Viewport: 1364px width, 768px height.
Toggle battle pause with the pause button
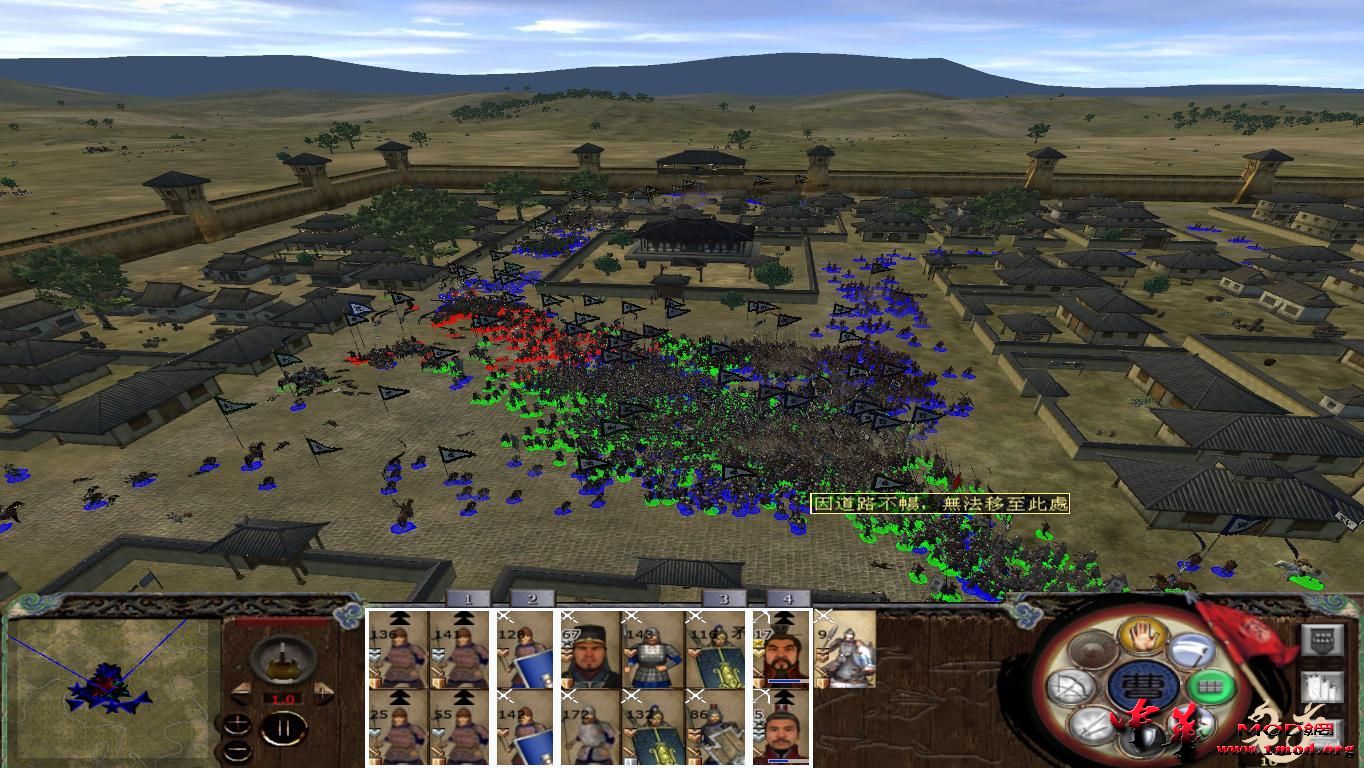point(285,727)
